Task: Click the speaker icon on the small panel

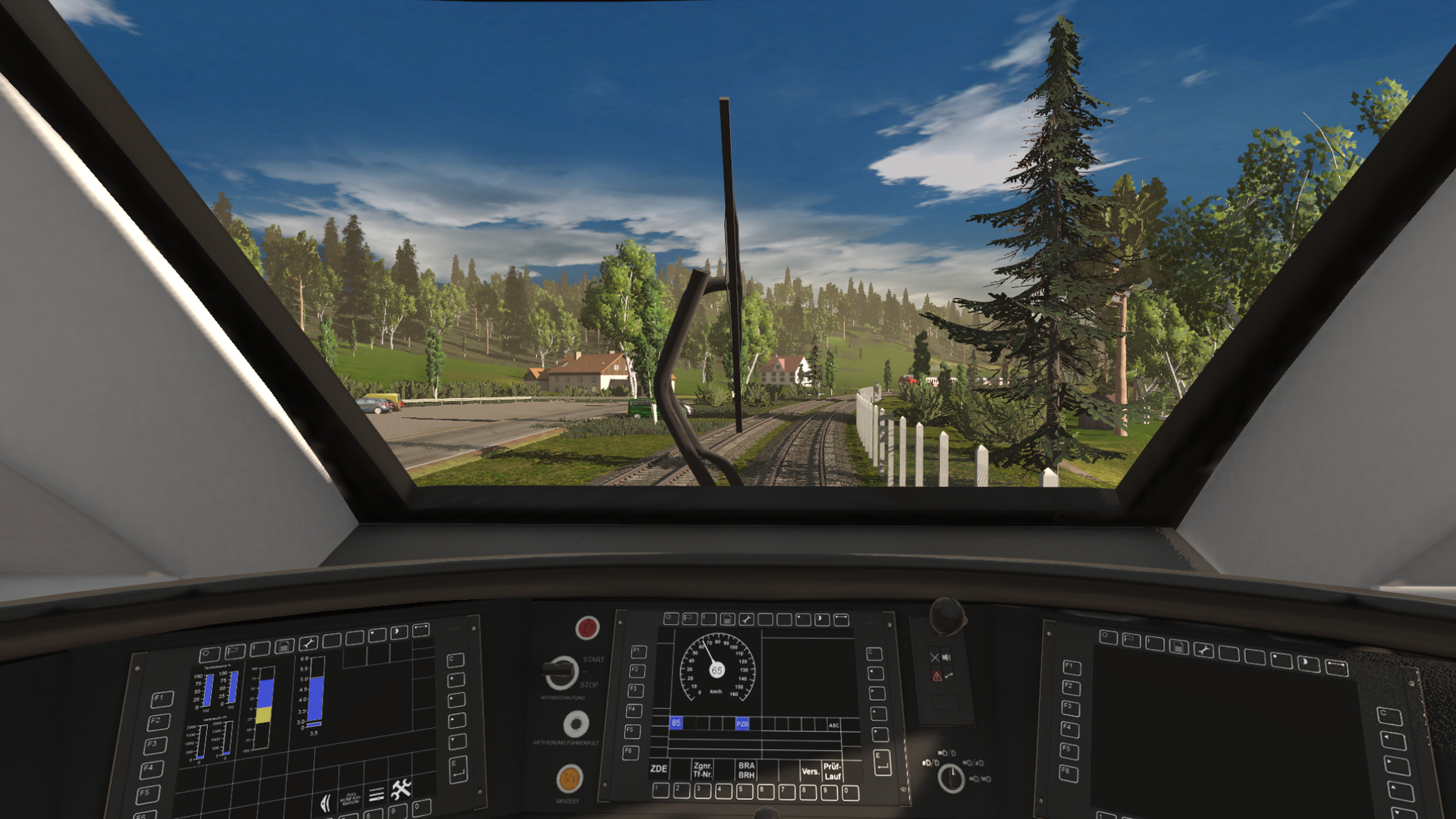Action: point(946,657)
